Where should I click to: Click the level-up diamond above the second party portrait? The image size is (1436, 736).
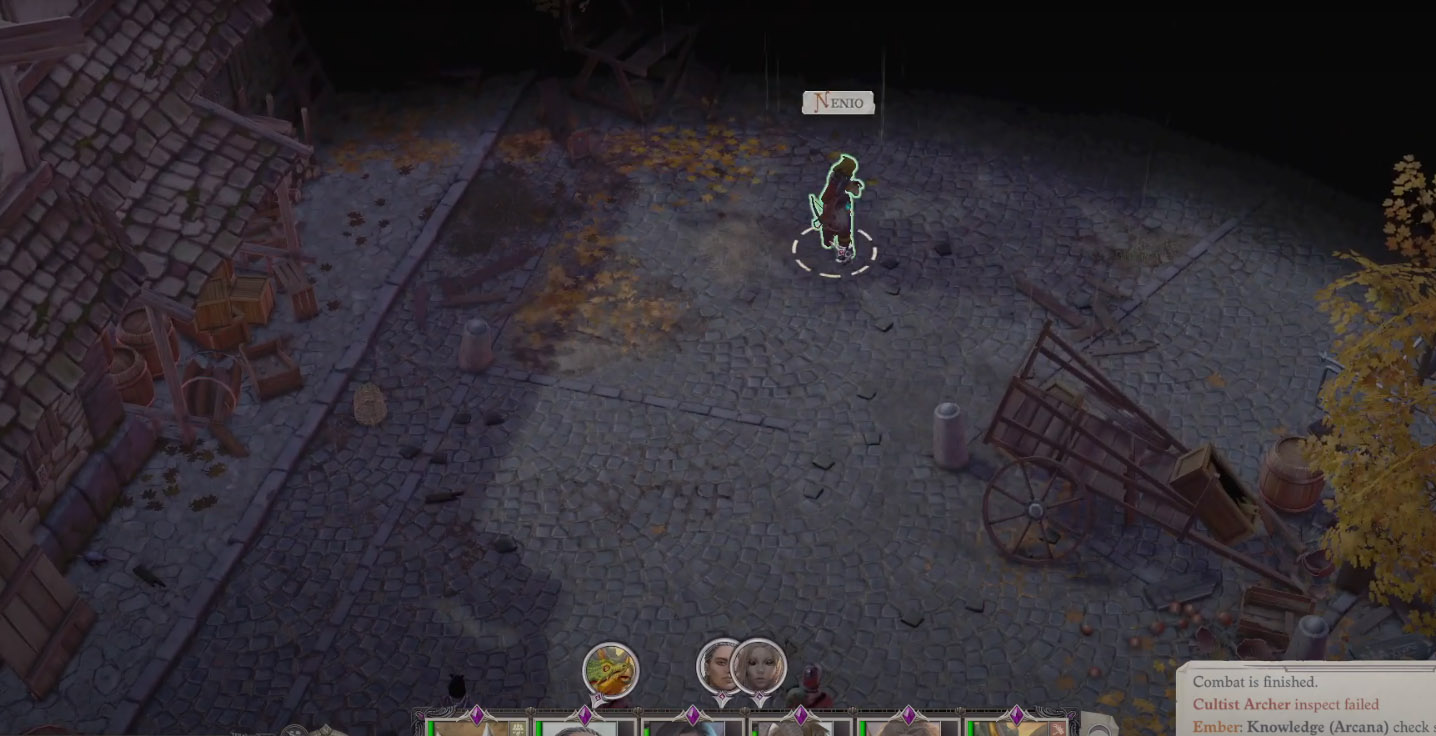[584, 715]
